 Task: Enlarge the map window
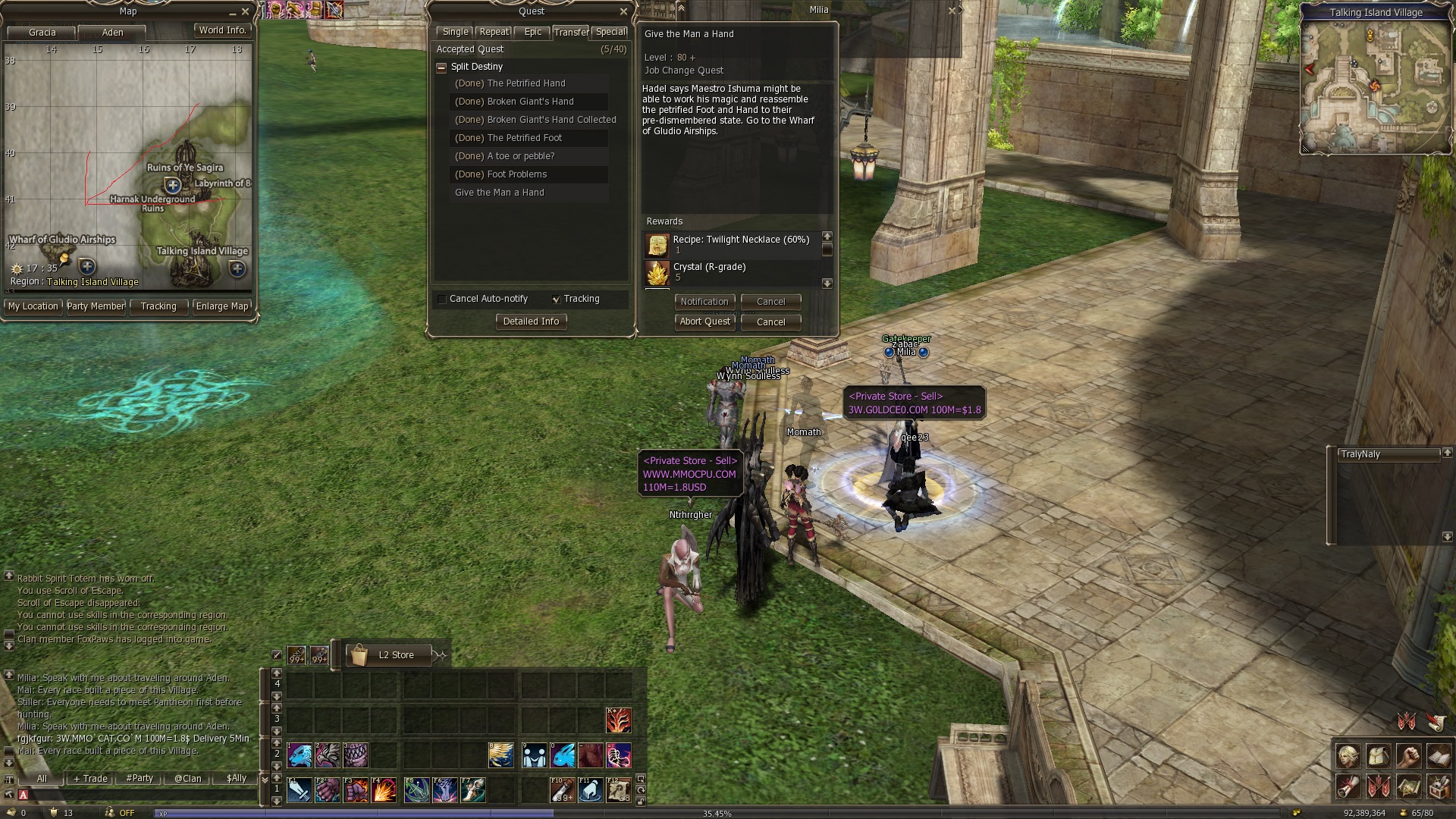point(221,306)
